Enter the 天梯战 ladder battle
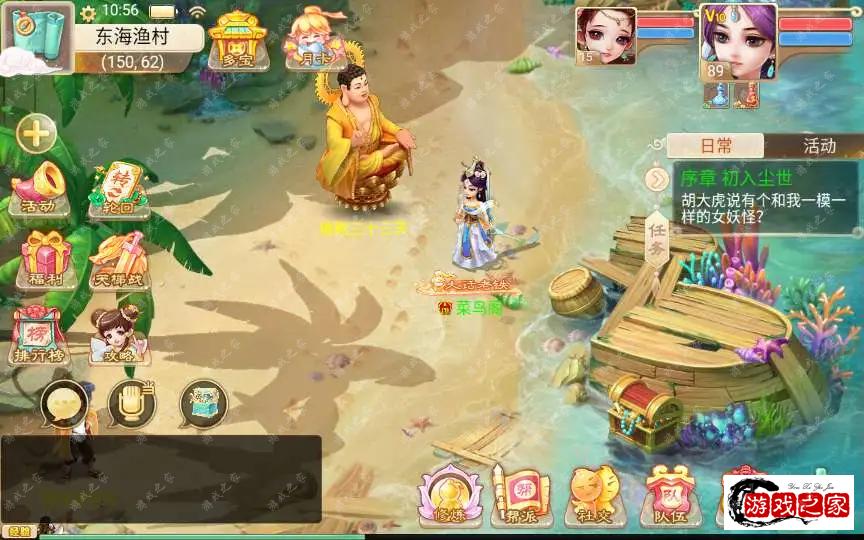 (119, 258)
